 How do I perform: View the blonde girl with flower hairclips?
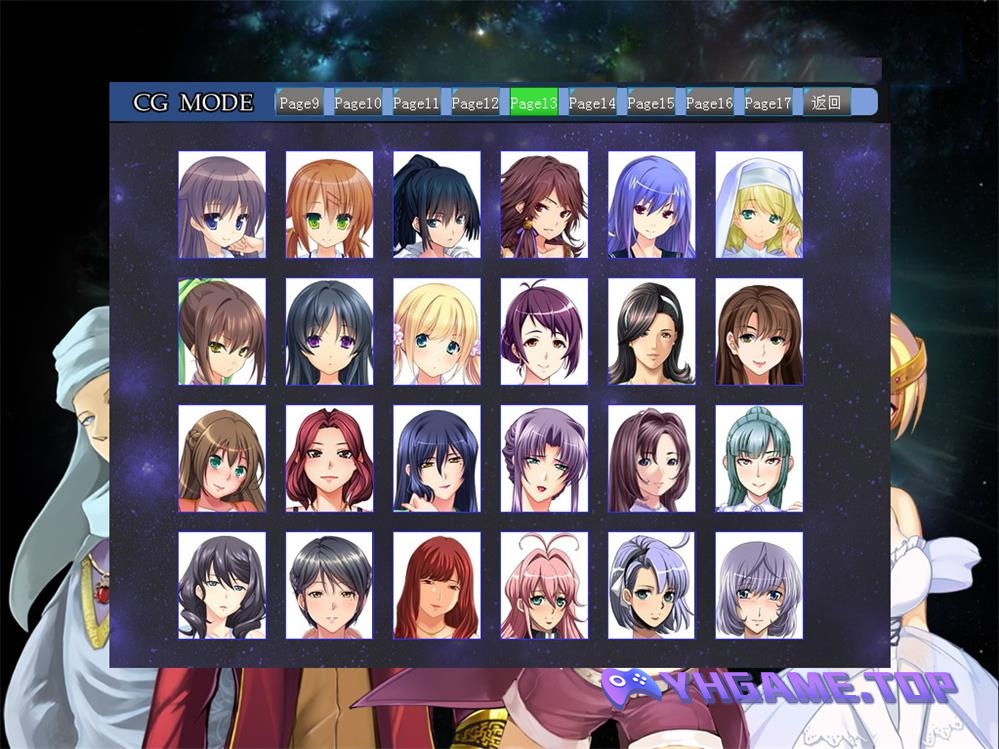pos(436,332)
